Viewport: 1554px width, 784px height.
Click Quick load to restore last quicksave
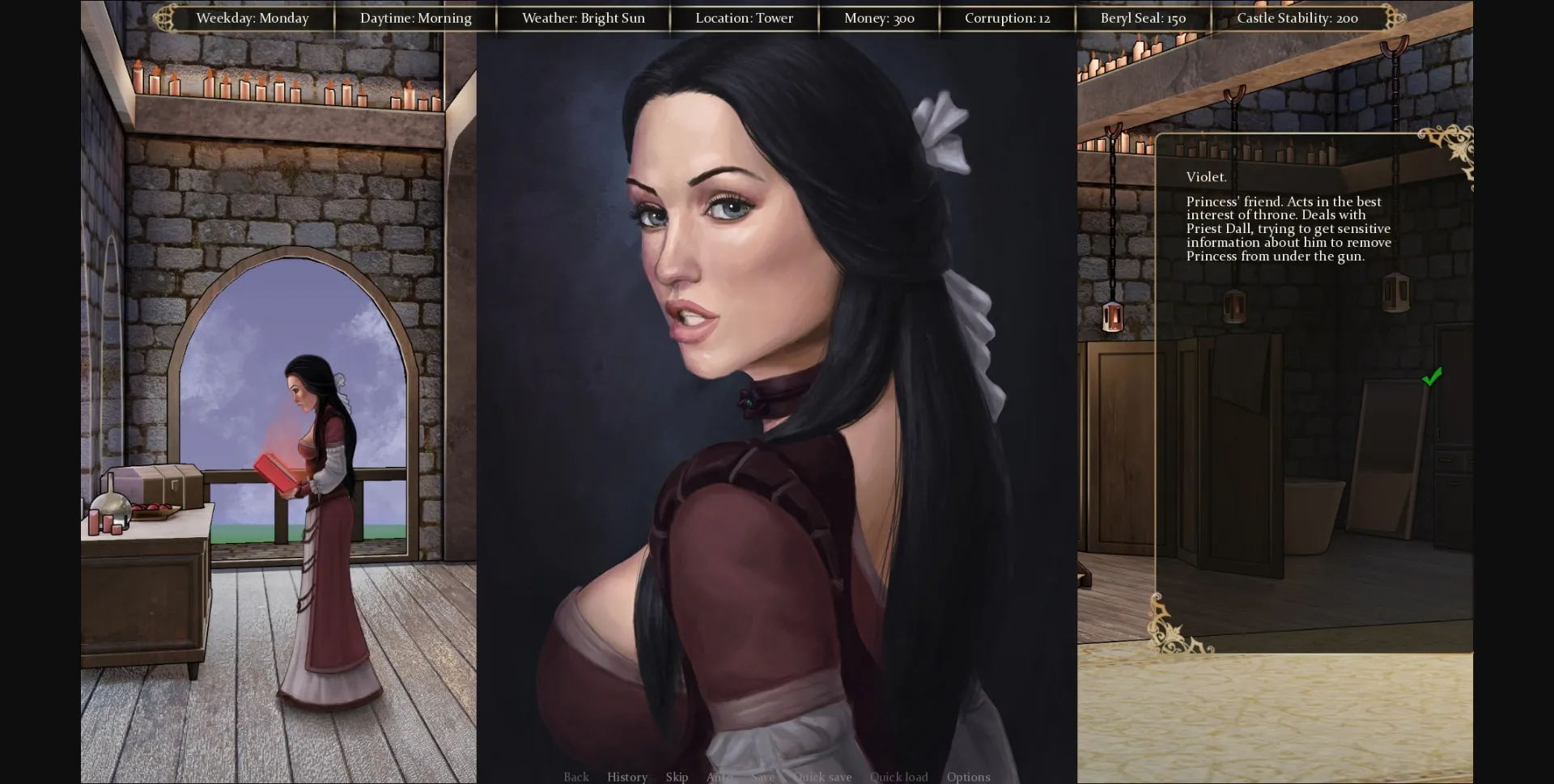898,776
